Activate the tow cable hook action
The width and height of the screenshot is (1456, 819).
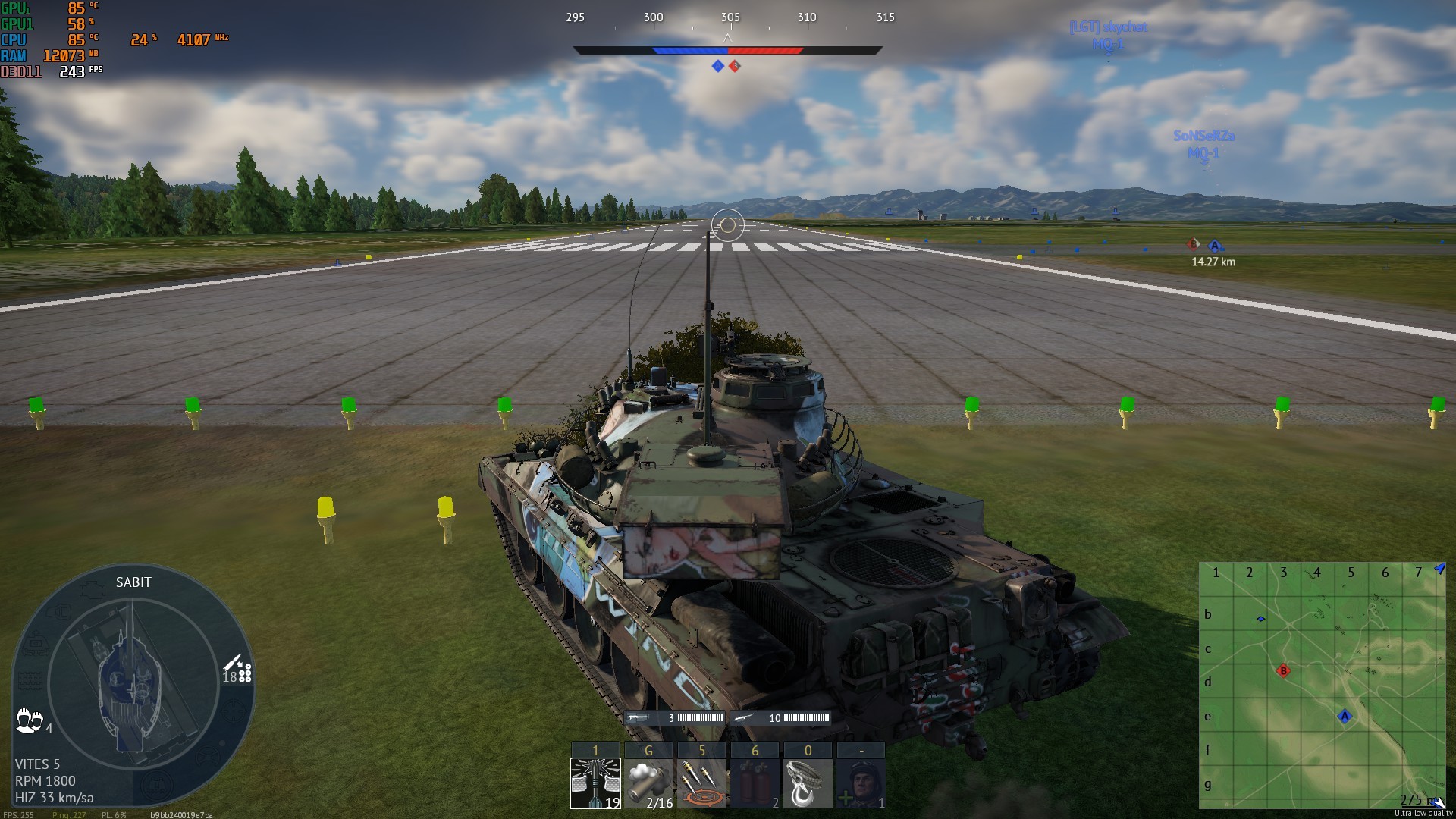pyautogui.click(x=808, y=783)
